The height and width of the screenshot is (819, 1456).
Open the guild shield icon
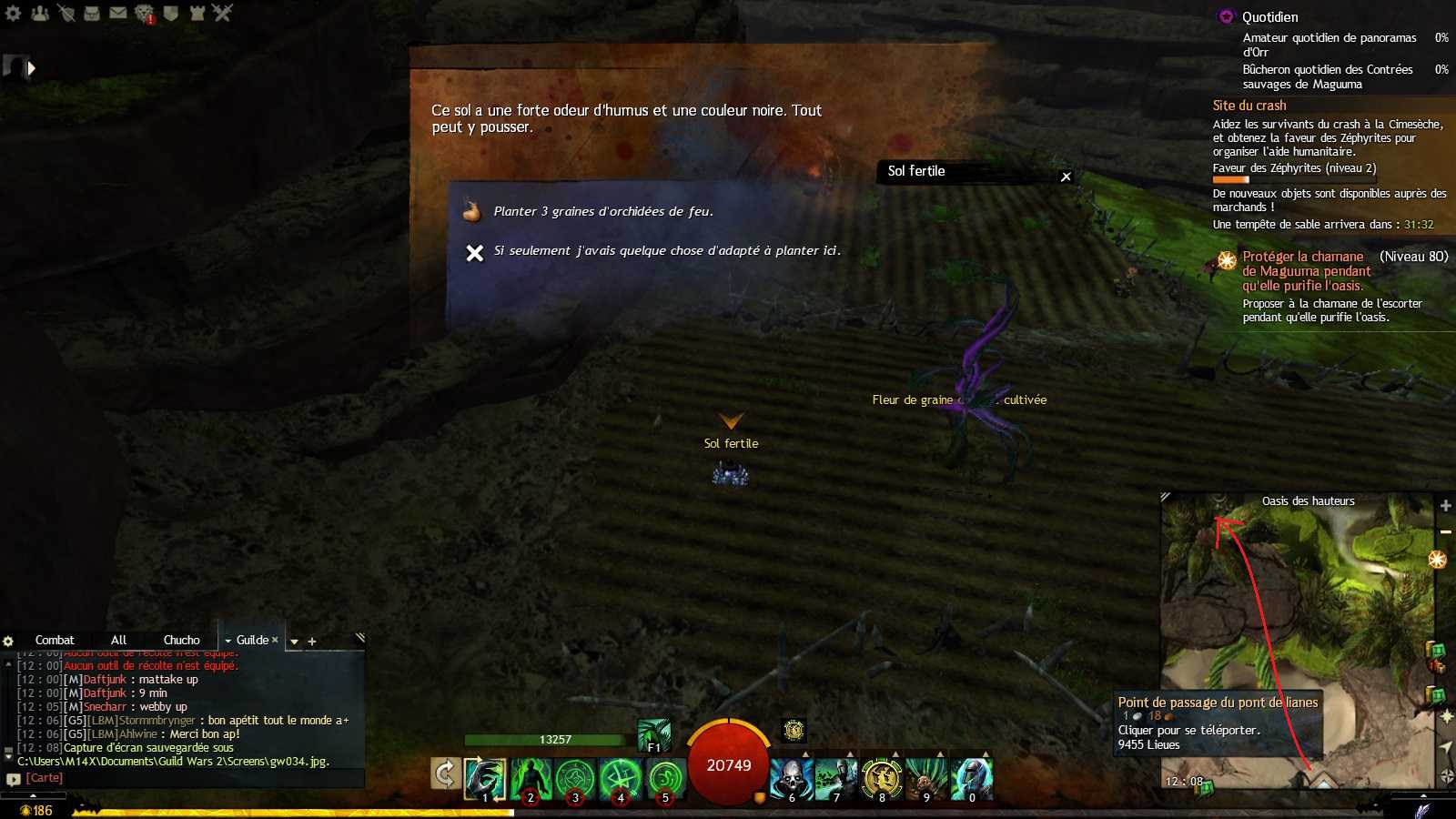click(170, 14)
